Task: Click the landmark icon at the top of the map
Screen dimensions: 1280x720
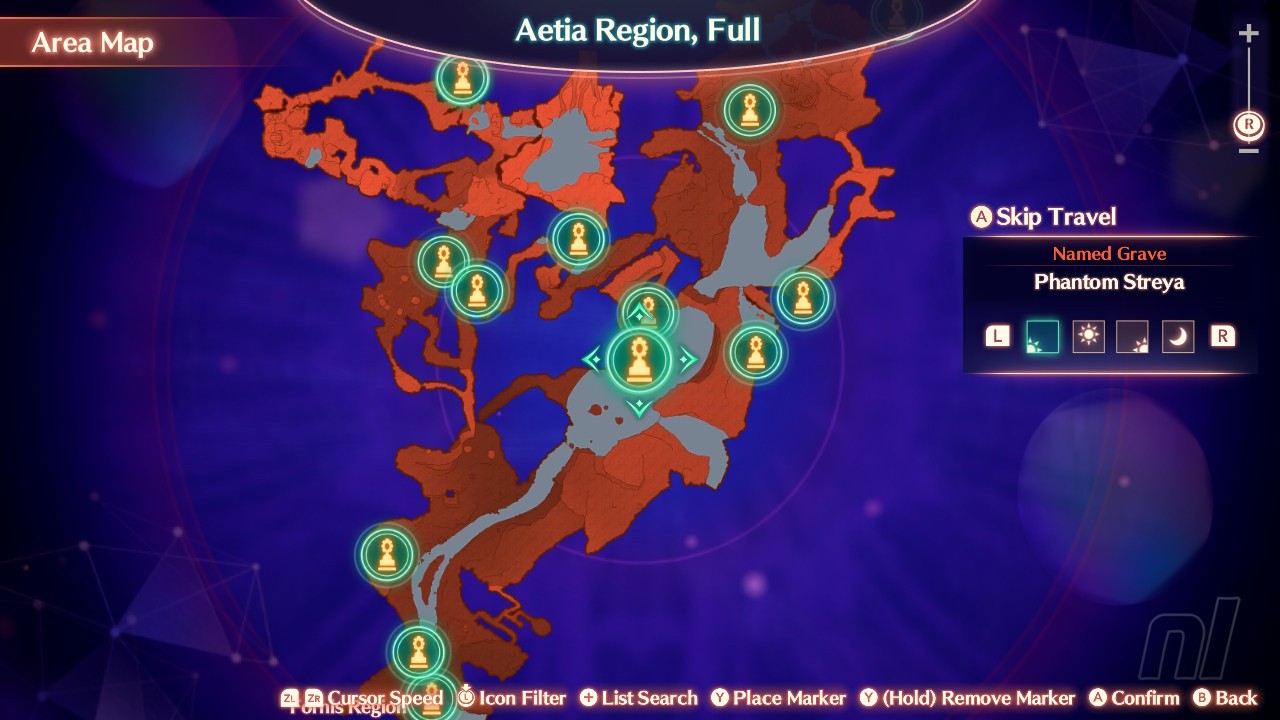Action: pos(462,80)
